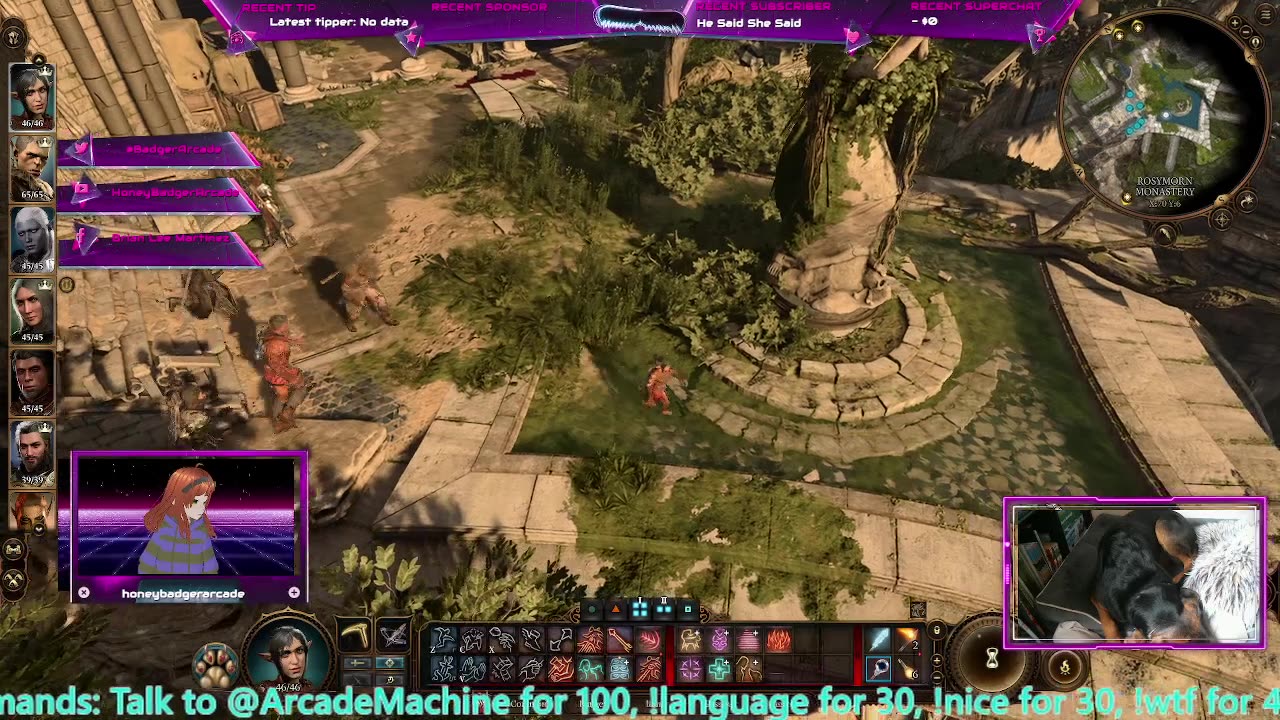Switch to hotbar tab I
The image size is (1280, 720).
click(x=639, y=606)
